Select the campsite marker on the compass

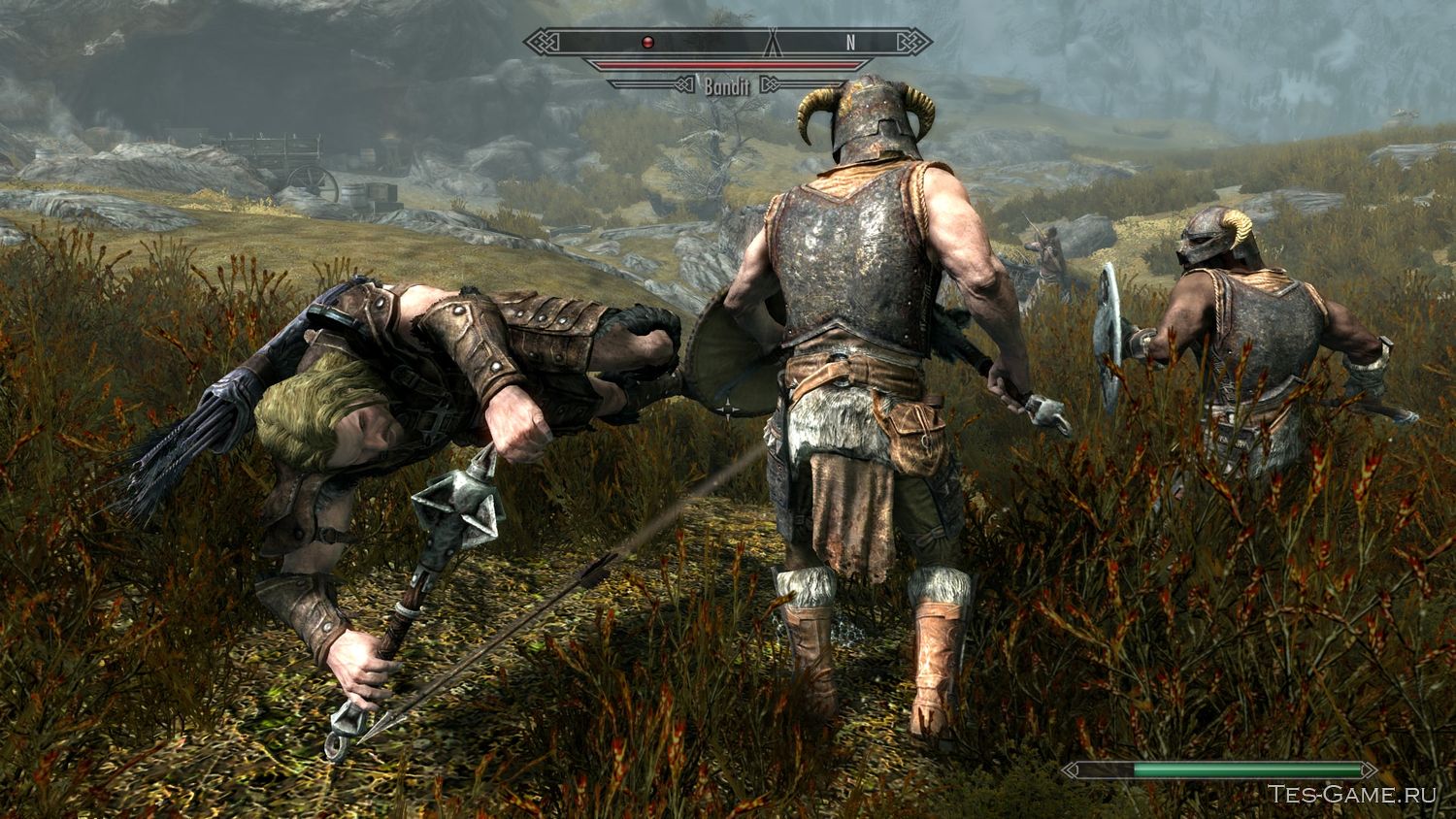(772, 45)
